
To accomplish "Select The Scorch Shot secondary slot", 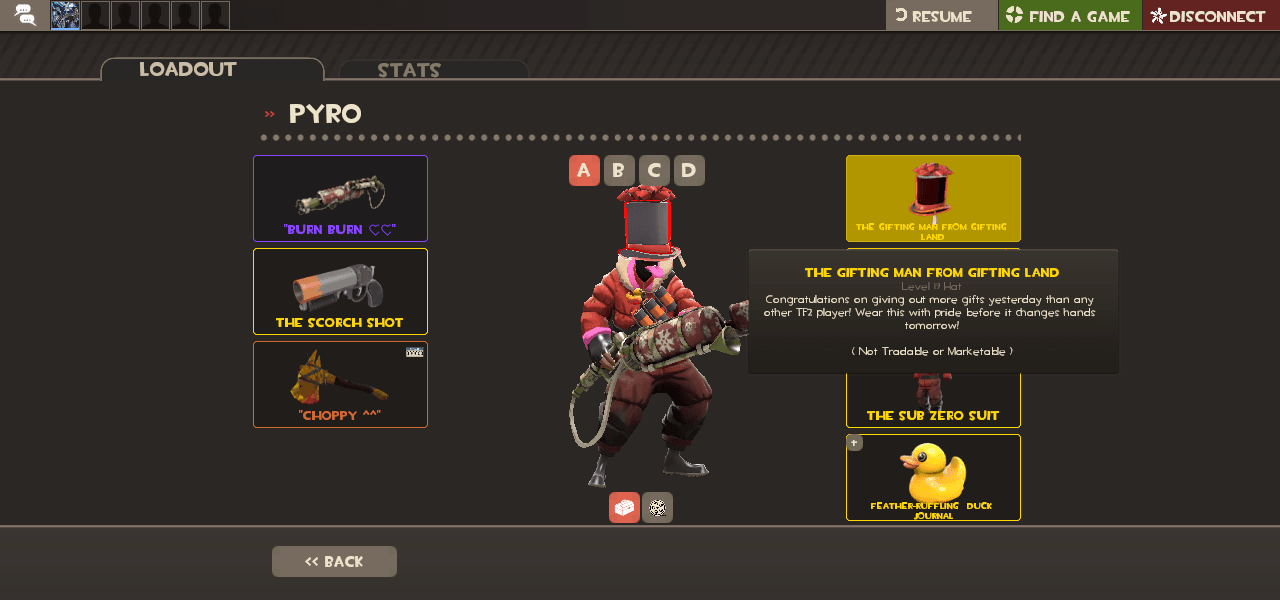I will coord(340,291).
